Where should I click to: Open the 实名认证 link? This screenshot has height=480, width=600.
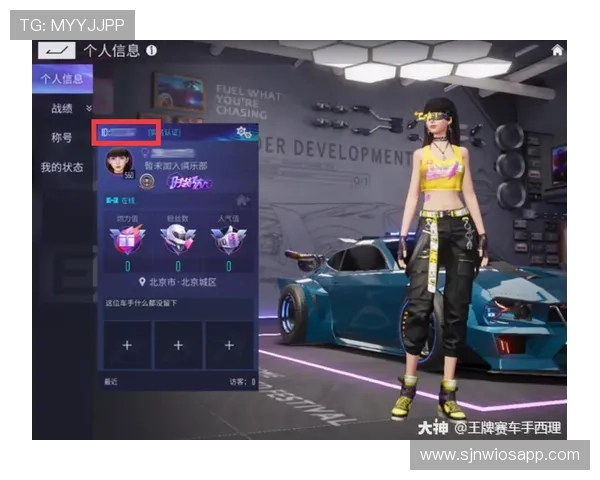pyautogui.click(x=163, y=132)
